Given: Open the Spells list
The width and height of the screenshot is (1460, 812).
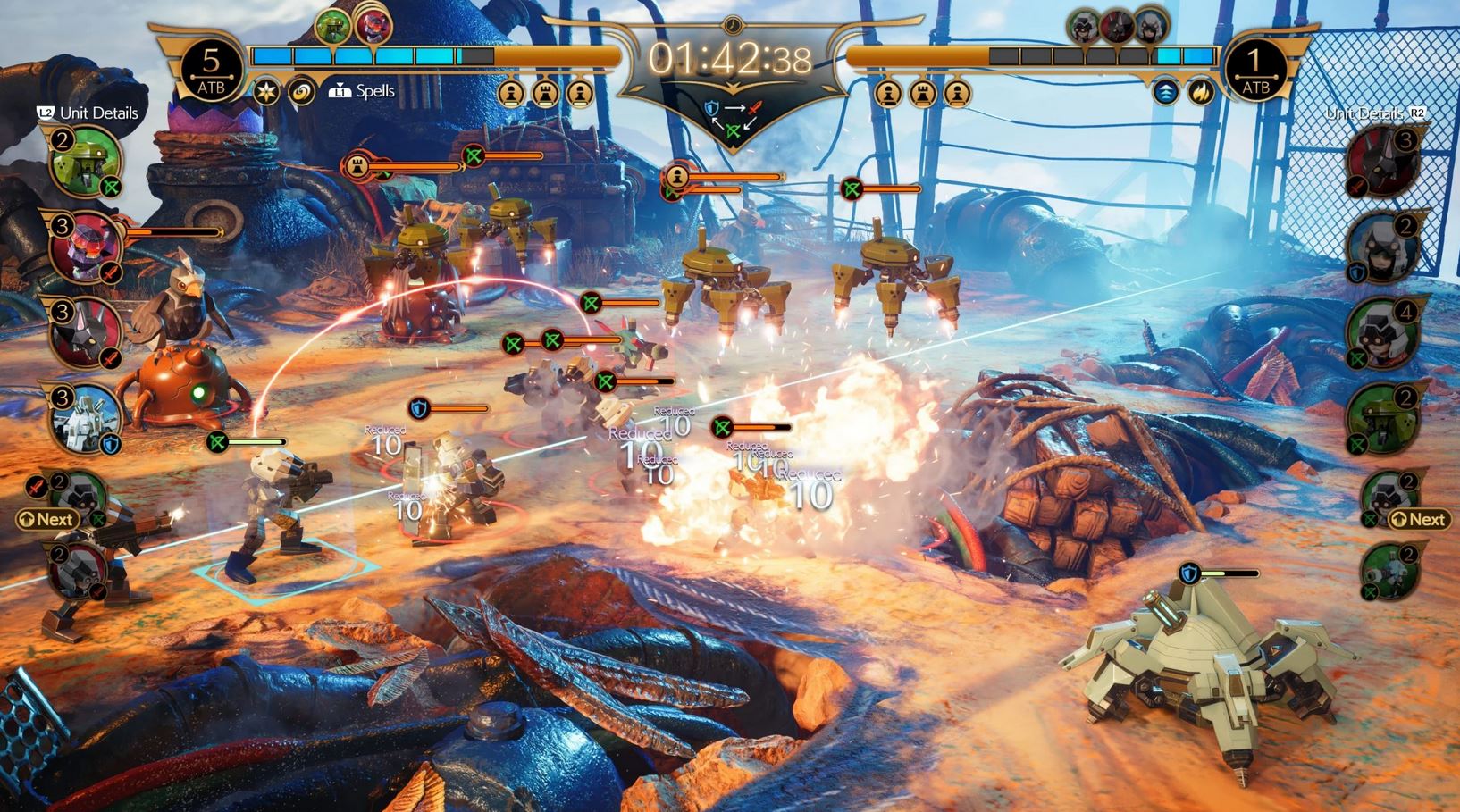Looking at the screenshot, I should pyautogui.click(x=364, y=91).
